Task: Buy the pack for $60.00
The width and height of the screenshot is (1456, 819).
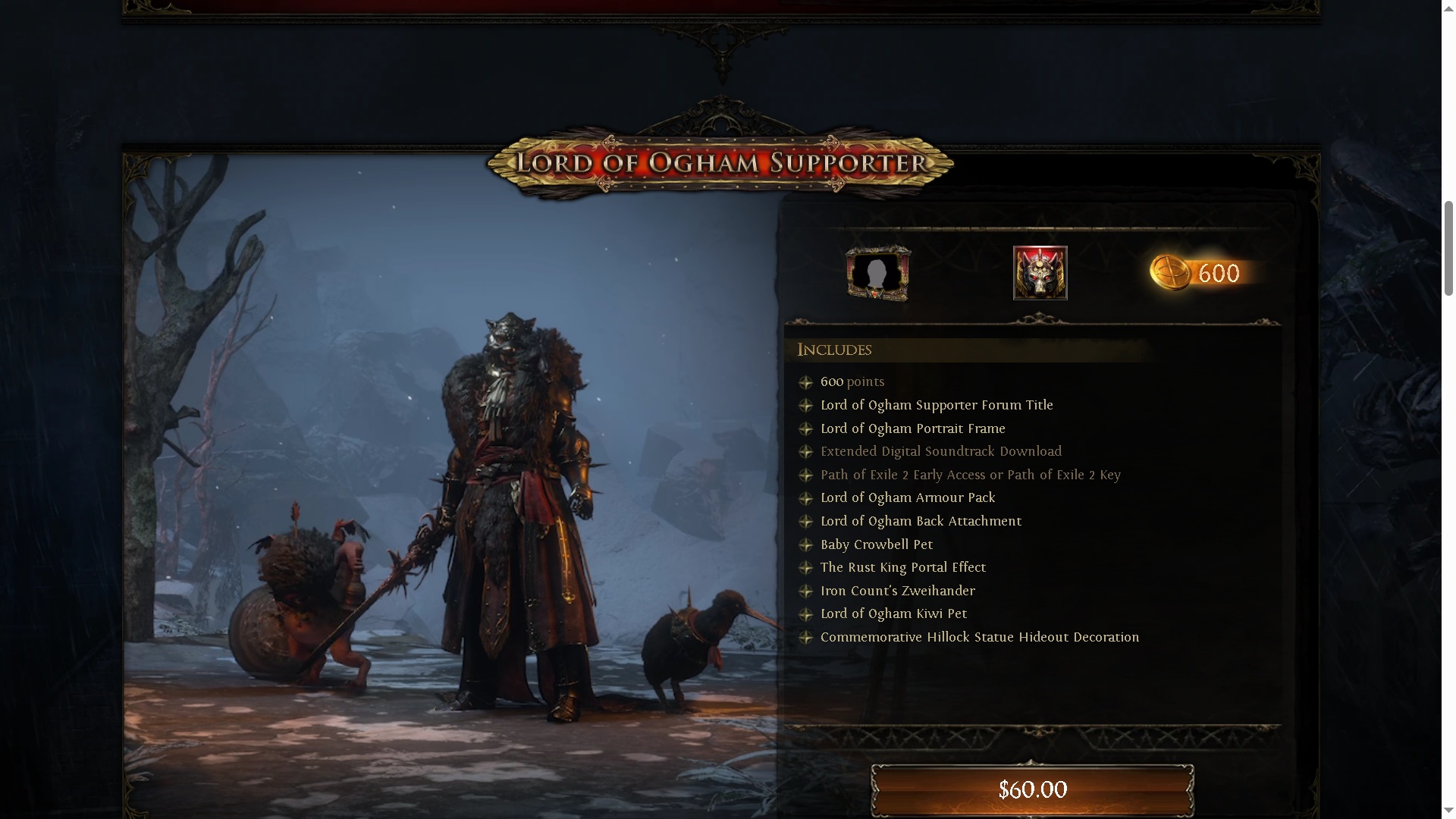Action: (x=1032, y=789)
